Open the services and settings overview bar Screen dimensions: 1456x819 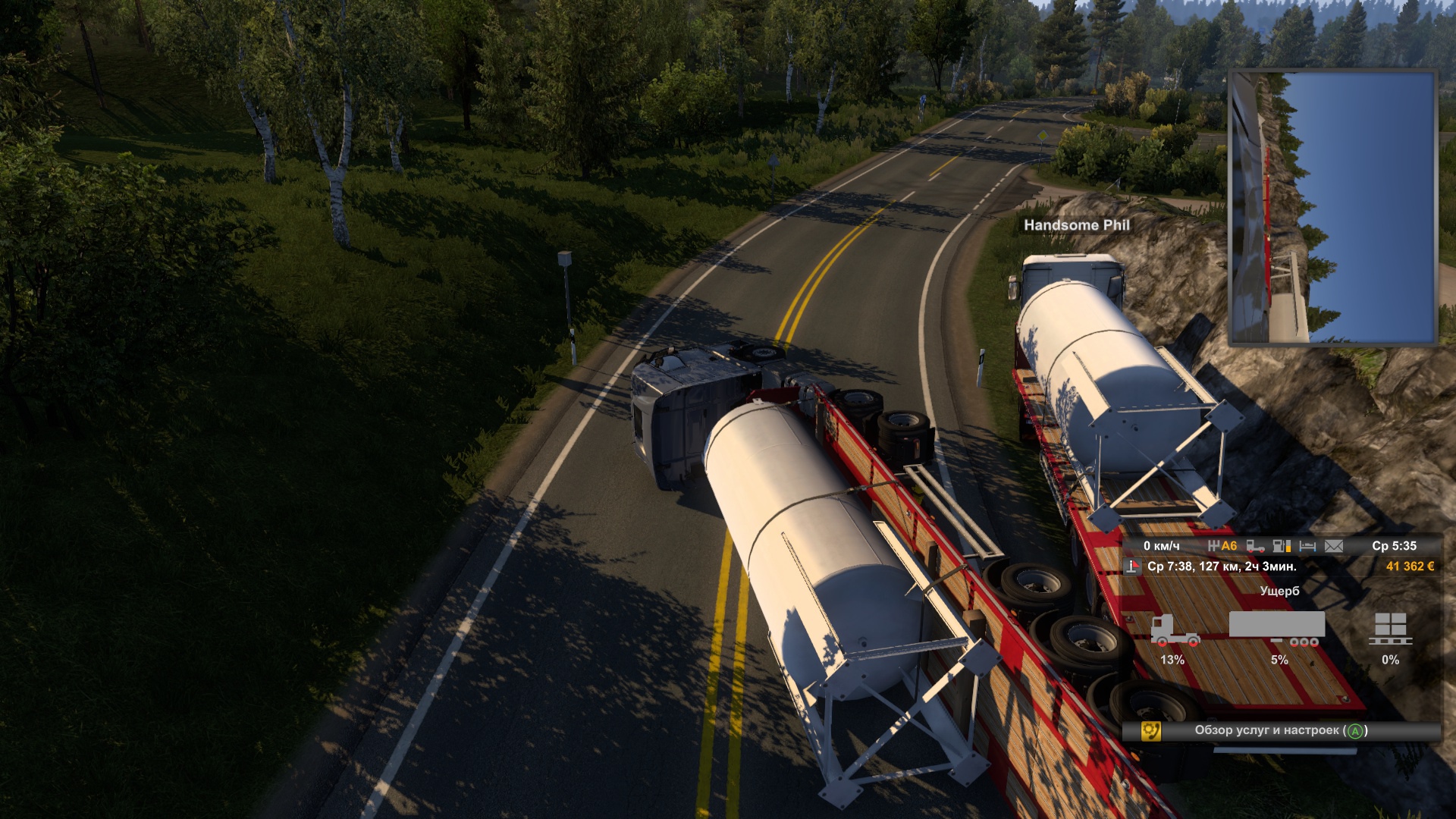coord(1281,730)
